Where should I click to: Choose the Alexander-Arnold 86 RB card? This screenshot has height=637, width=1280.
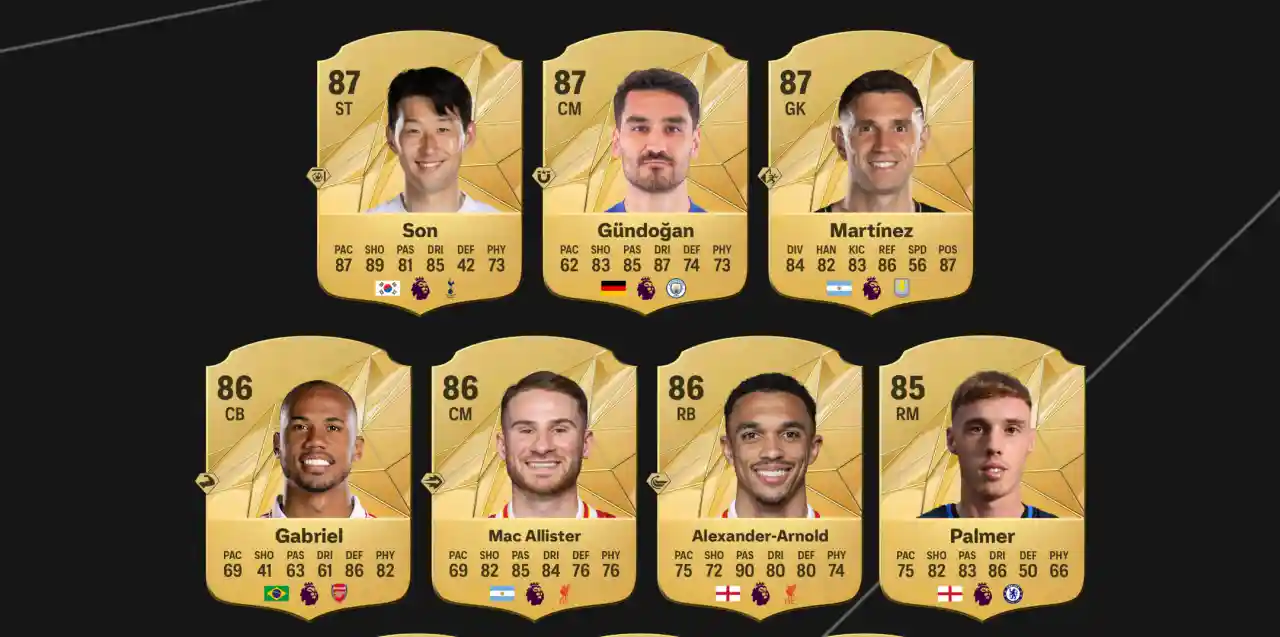click(x=759, y=475)
